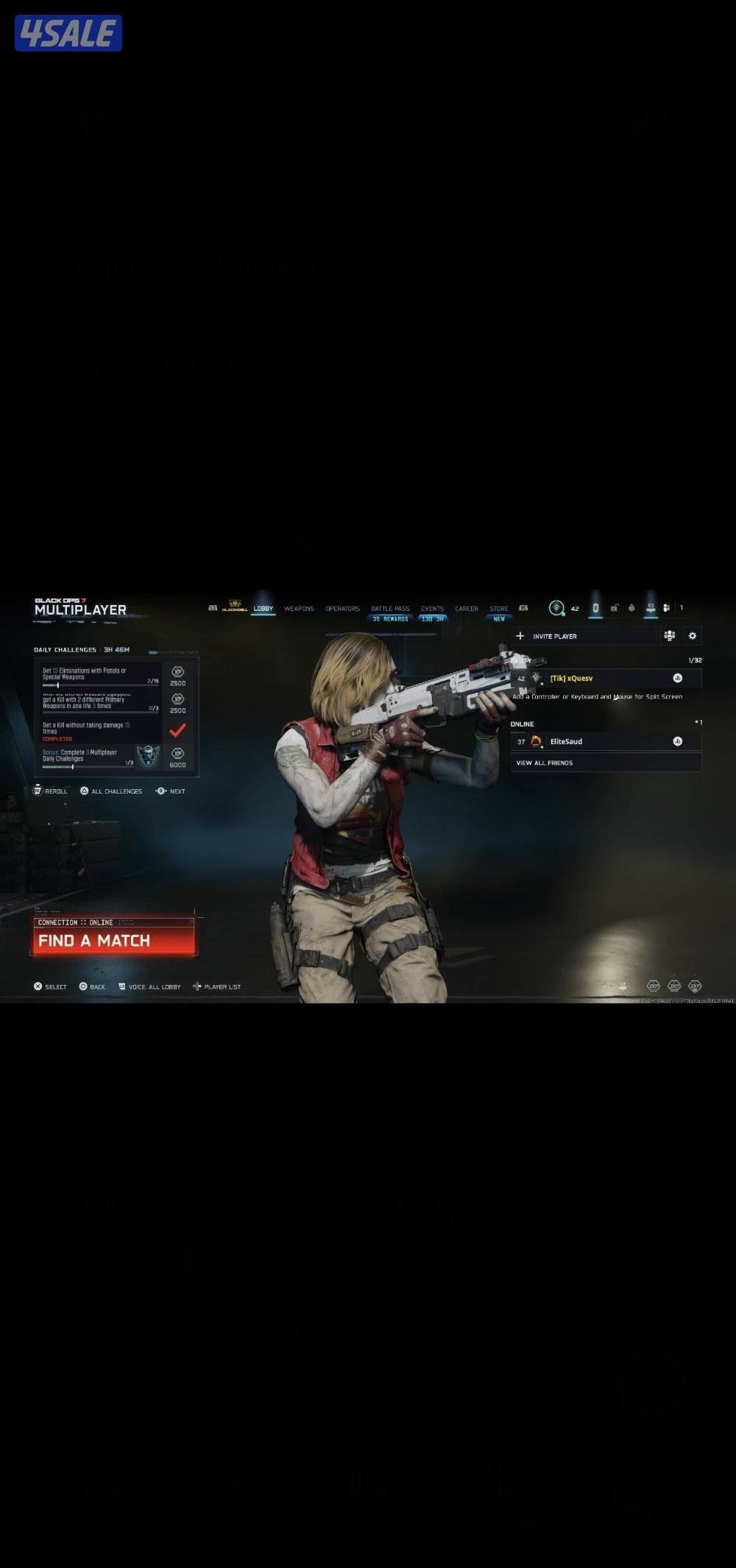Select online friend EliteSaud
This screenshot has height=1568, width=736.
click(x=606, y=741)
